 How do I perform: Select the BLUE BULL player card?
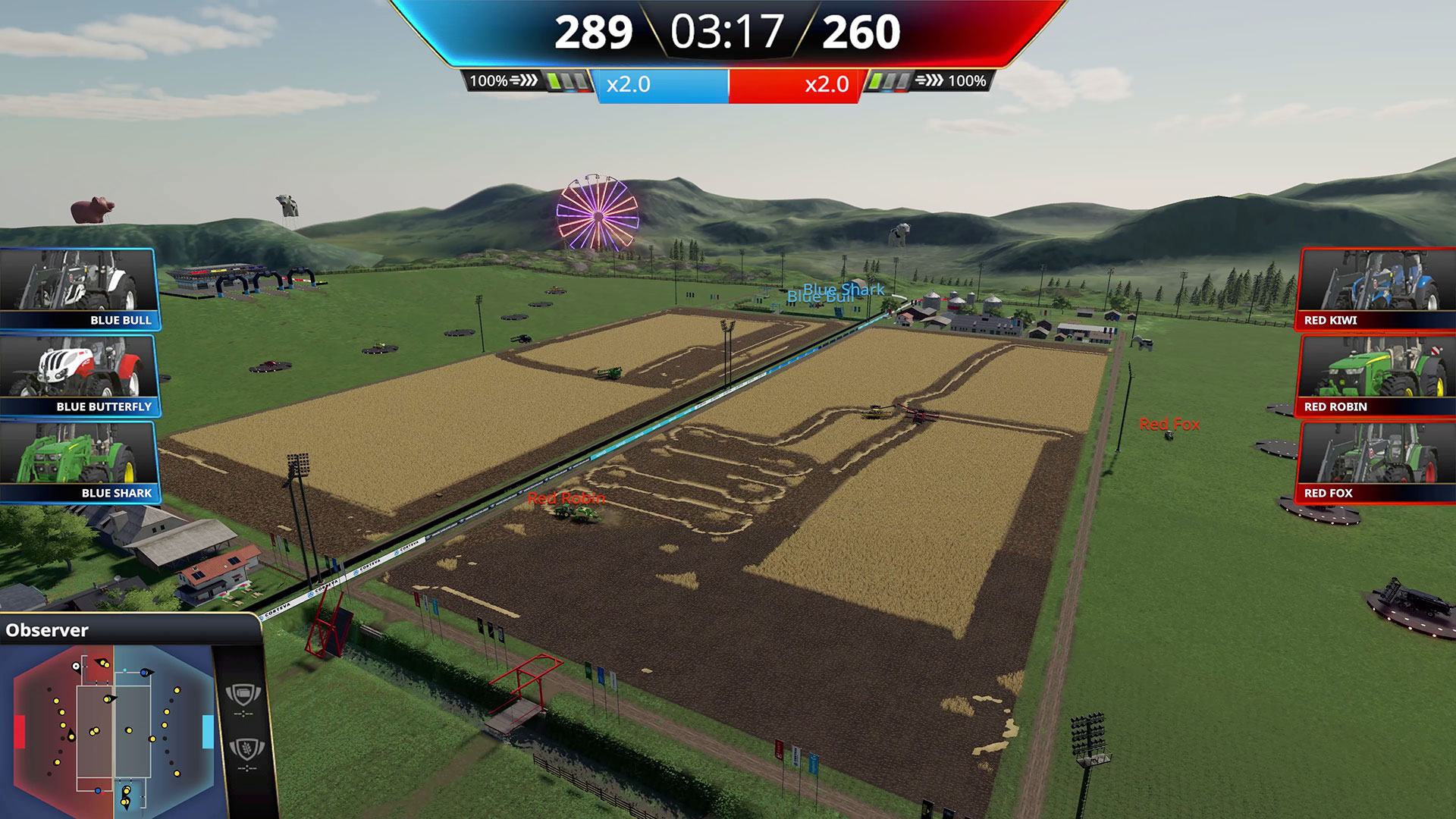pos(79,289)
